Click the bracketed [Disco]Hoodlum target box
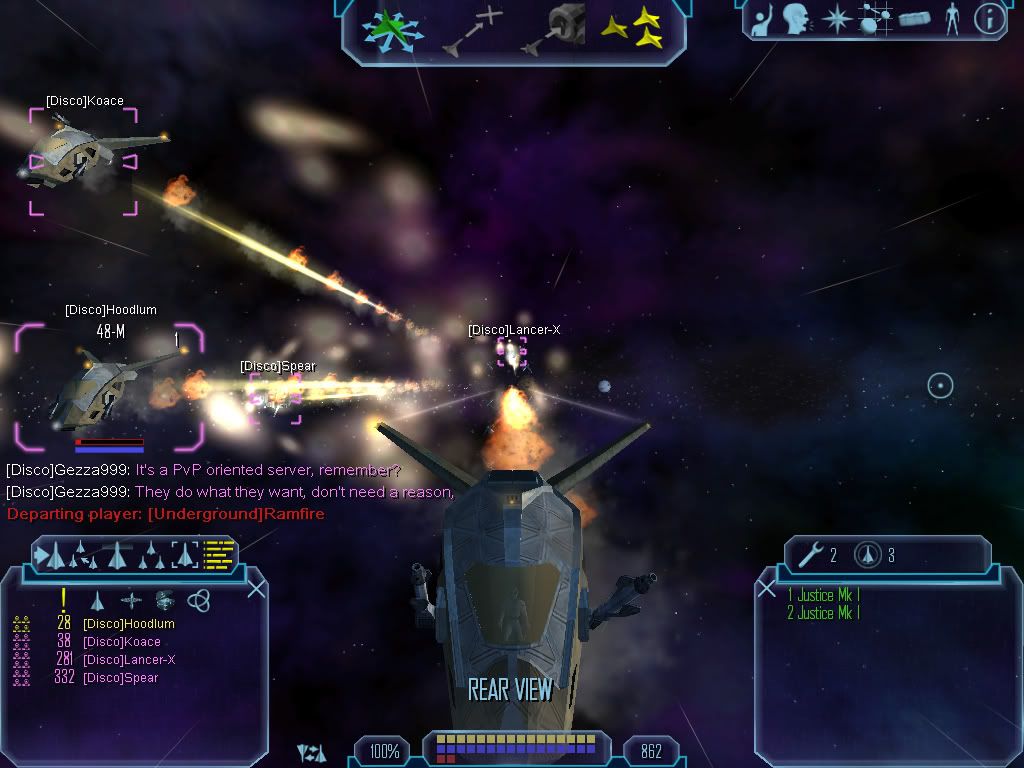Image resolution: width=1024 pixels, height=768 pixels. click(108, 386)
